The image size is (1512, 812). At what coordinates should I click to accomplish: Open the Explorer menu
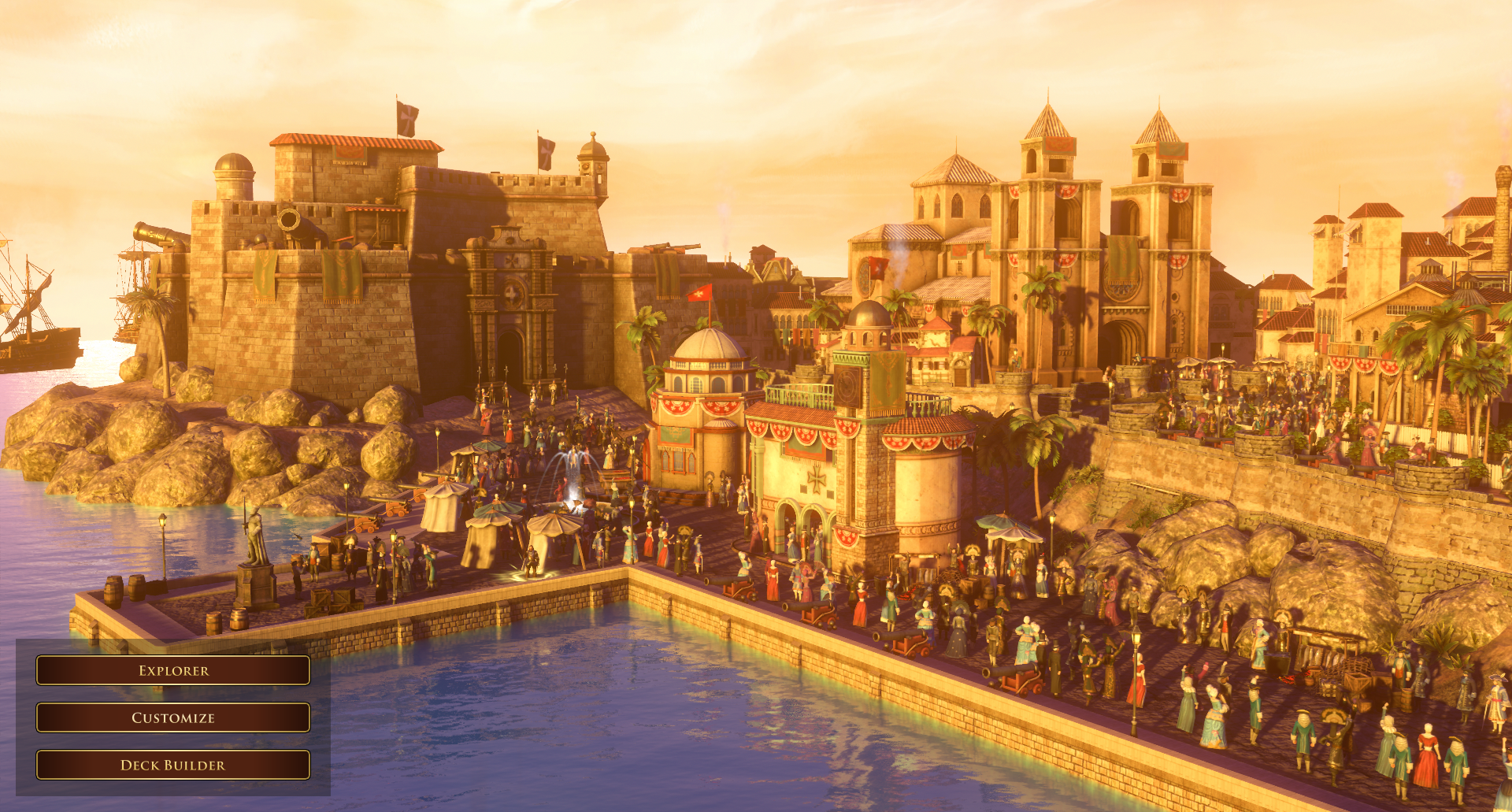(173, 670)
